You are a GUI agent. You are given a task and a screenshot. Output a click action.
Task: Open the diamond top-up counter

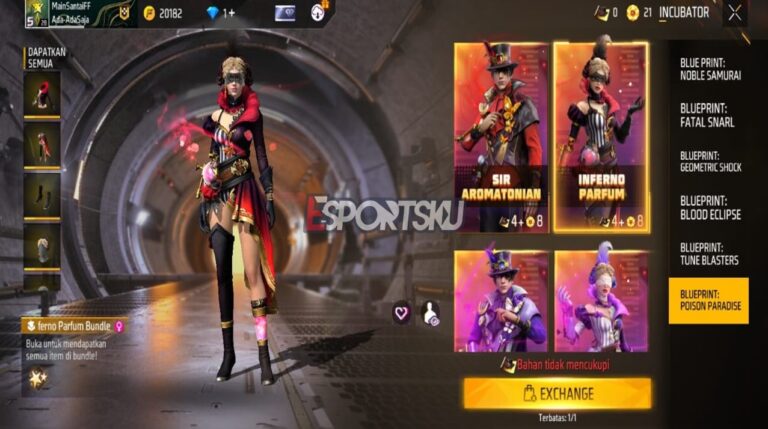click(219, 13)
